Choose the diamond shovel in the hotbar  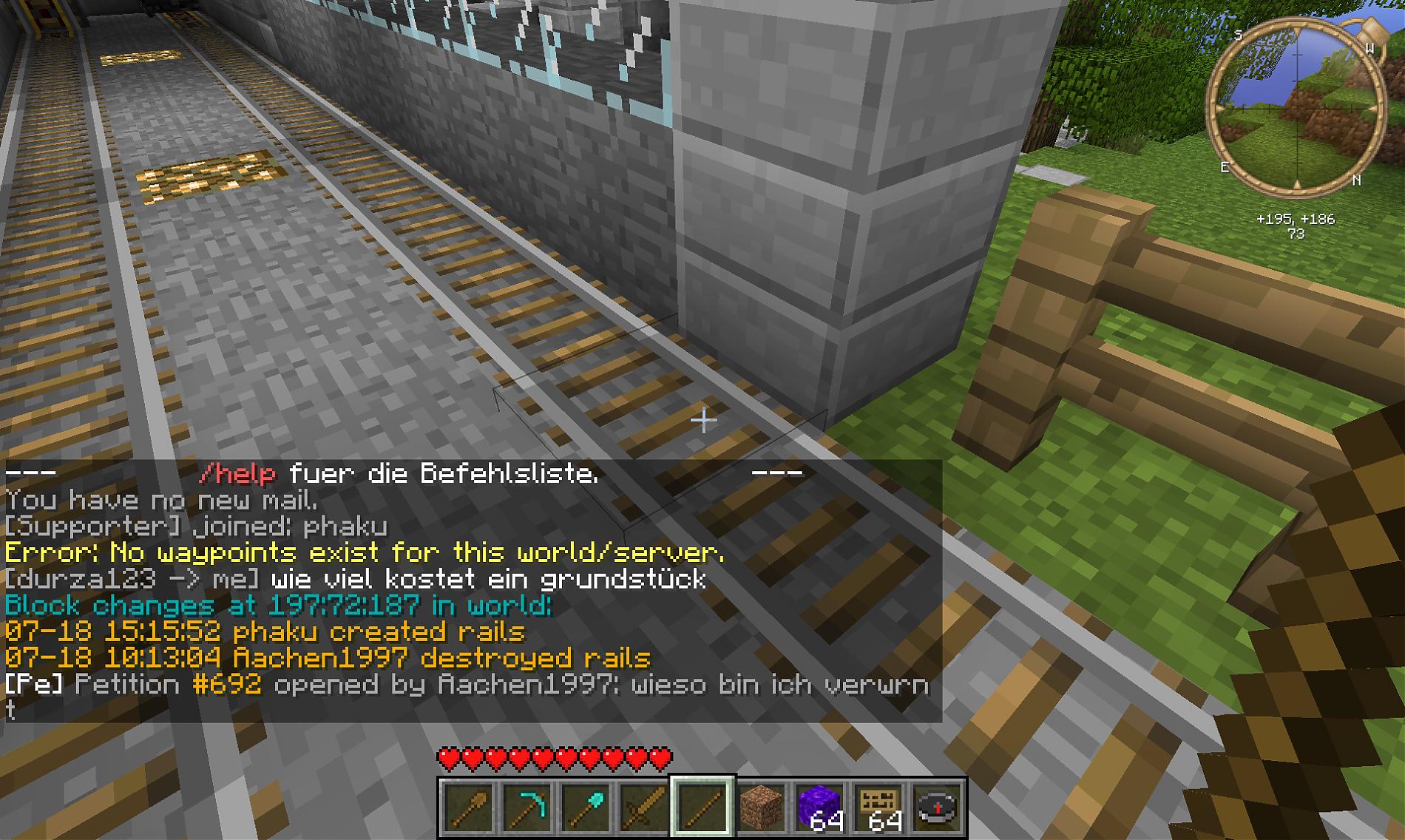585,807
